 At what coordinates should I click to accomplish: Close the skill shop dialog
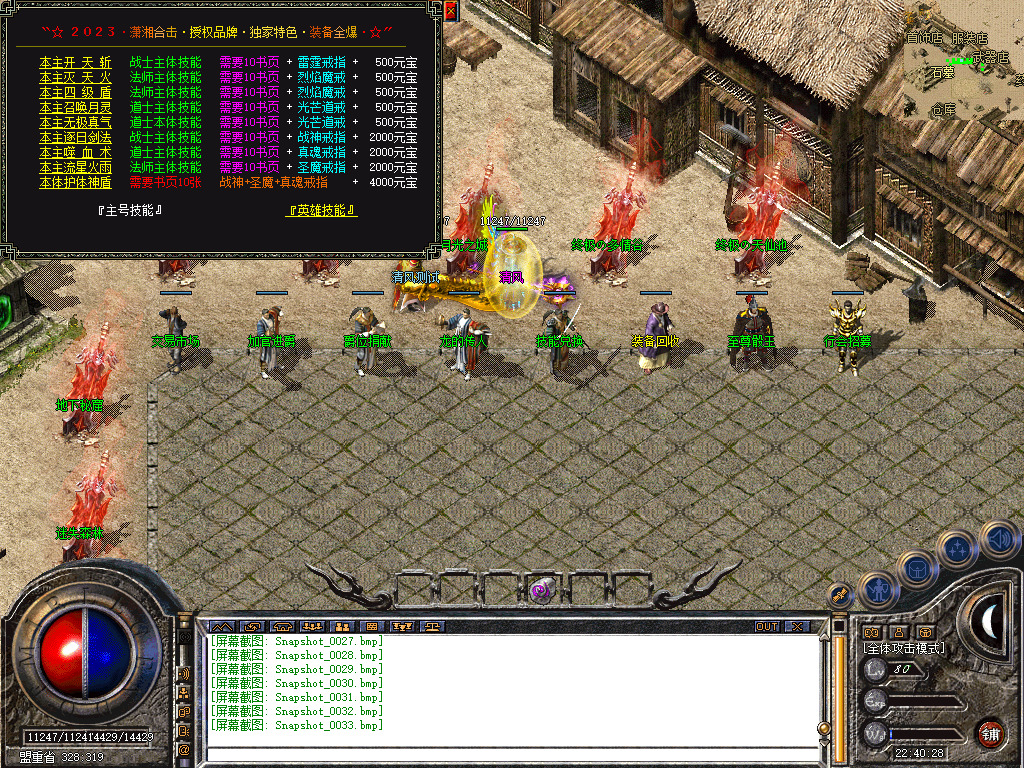[x=451, y=12]
